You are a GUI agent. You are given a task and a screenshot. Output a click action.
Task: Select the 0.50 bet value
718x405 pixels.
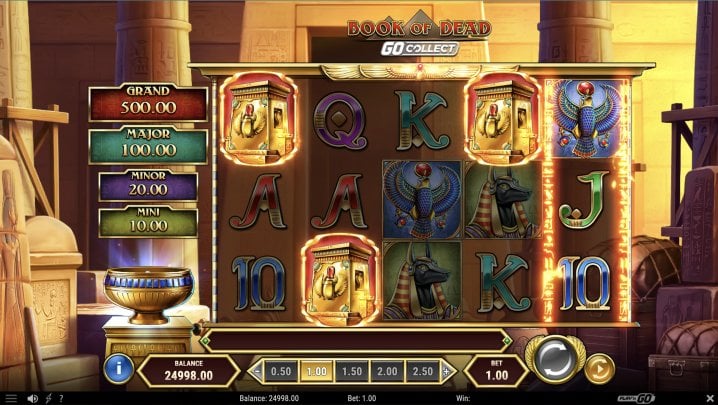point(281,371)
